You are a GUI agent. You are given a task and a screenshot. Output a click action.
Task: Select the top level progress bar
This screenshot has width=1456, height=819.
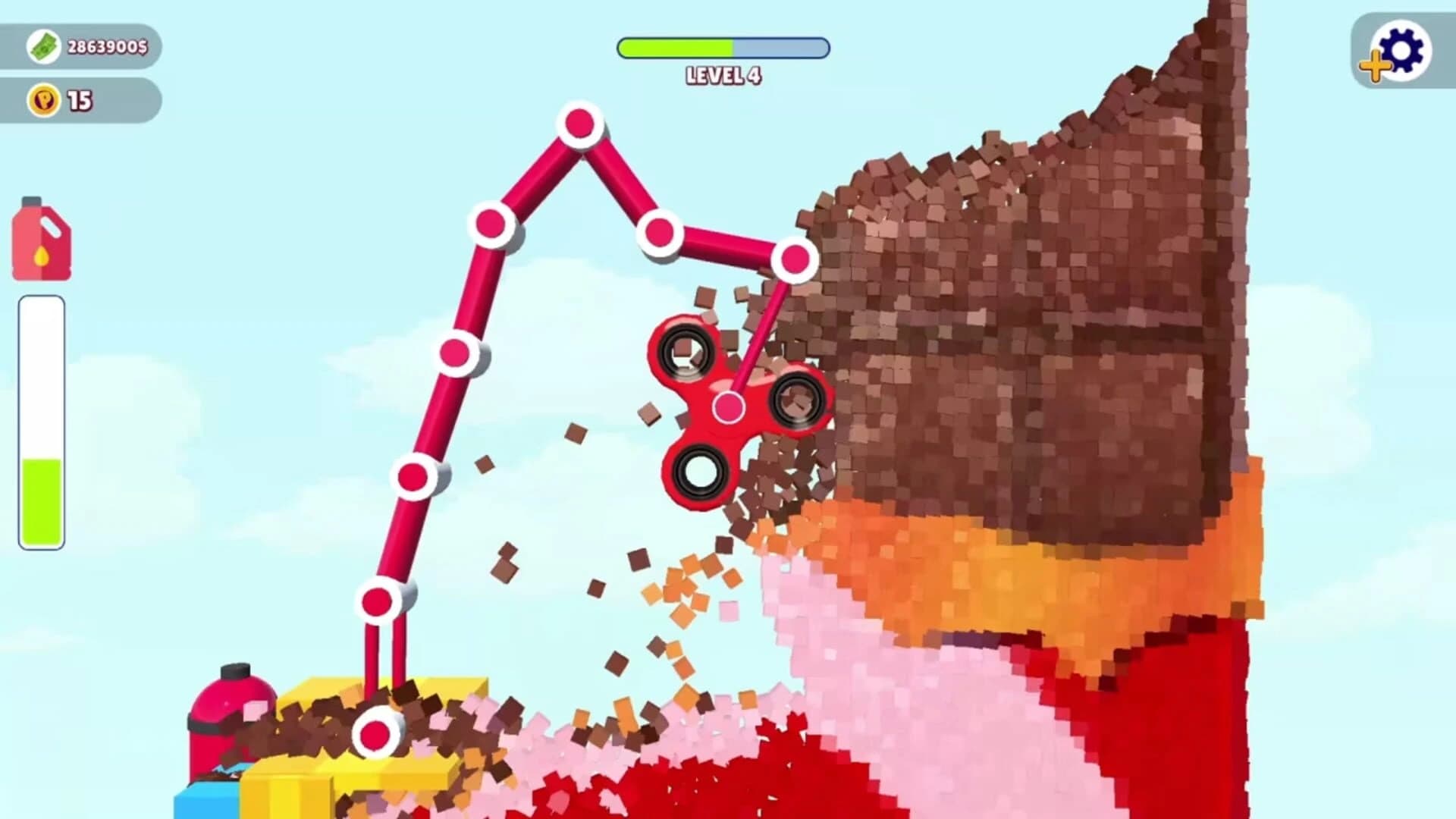pyautogui.click(x=720, y=48)
